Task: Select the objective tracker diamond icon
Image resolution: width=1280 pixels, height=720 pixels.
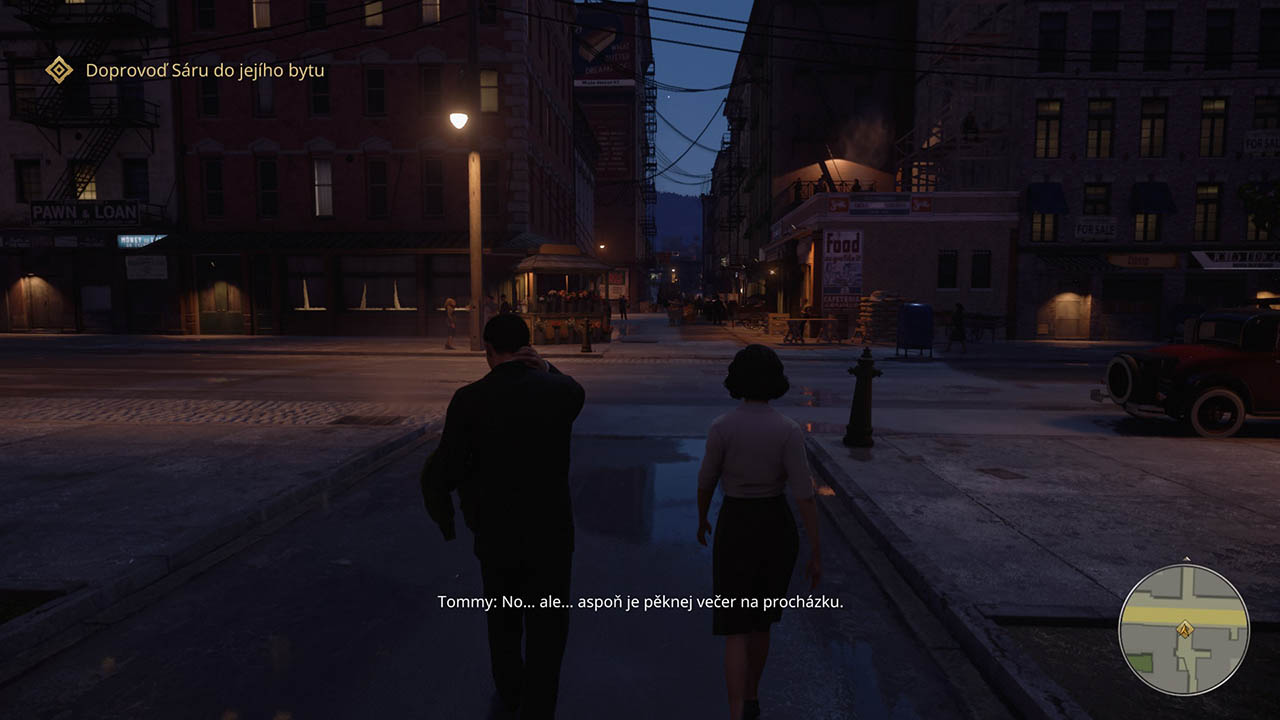Action: (59, 70)
